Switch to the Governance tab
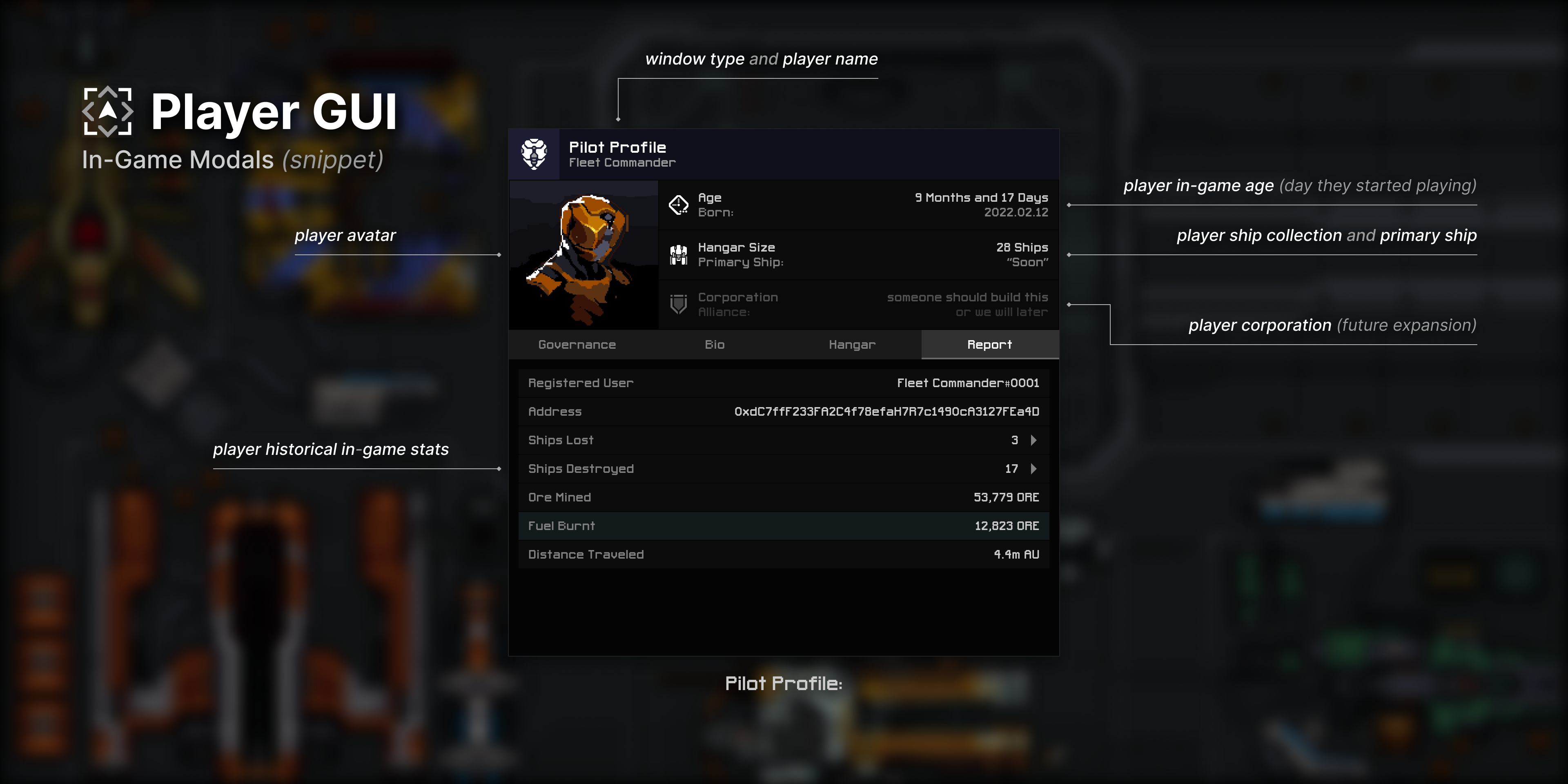1568x784 pixels. coord(577,345)
